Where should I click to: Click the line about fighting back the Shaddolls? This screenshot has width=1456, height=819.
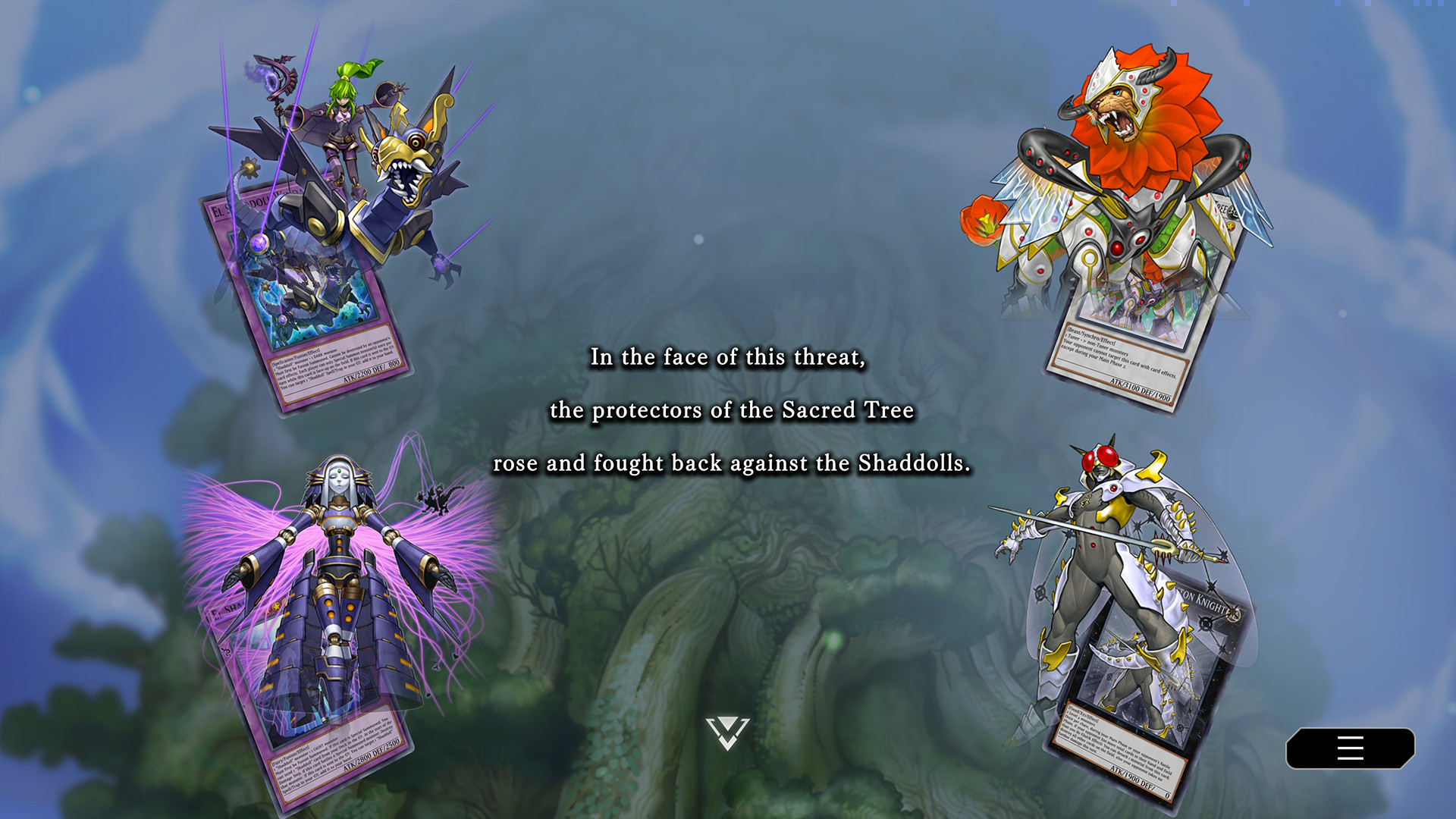[732, 463]
